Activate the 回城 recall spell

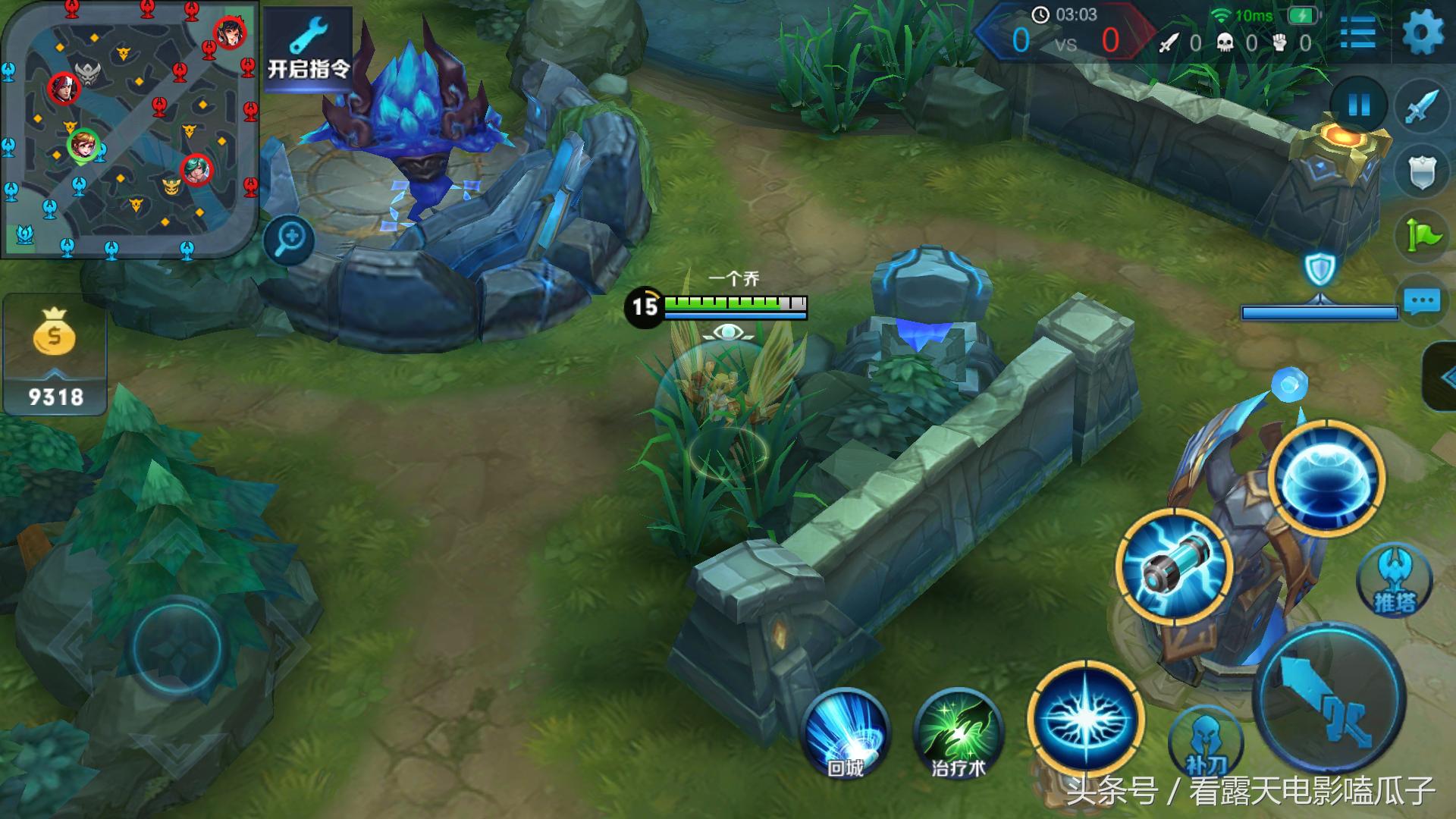pyautogui.click(x=845, y=733)
